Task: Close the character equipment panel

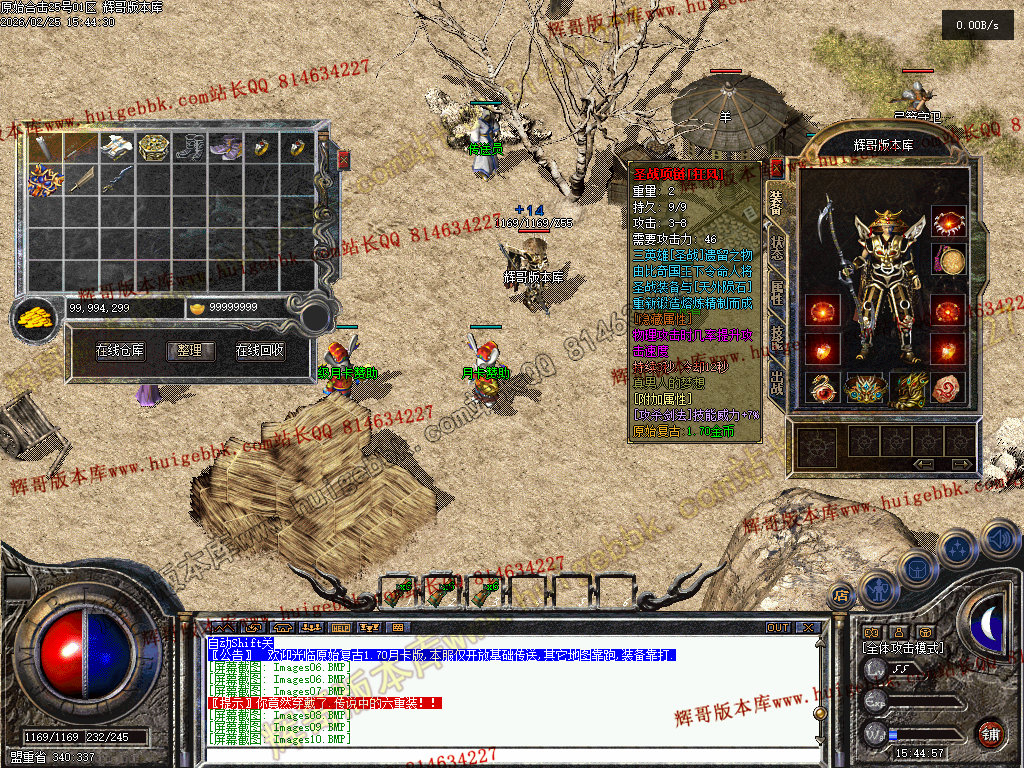Action: [x=776, y=167]
